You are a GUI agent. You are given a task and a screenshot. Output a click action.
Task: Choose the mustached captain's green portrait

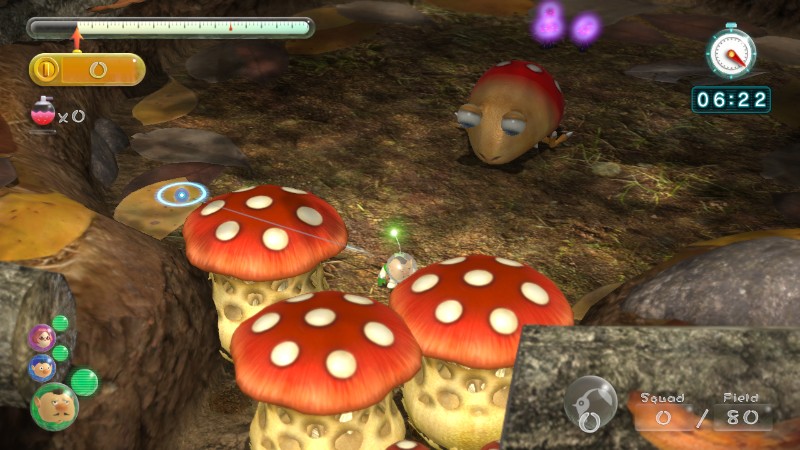click(x=53, y=405)
